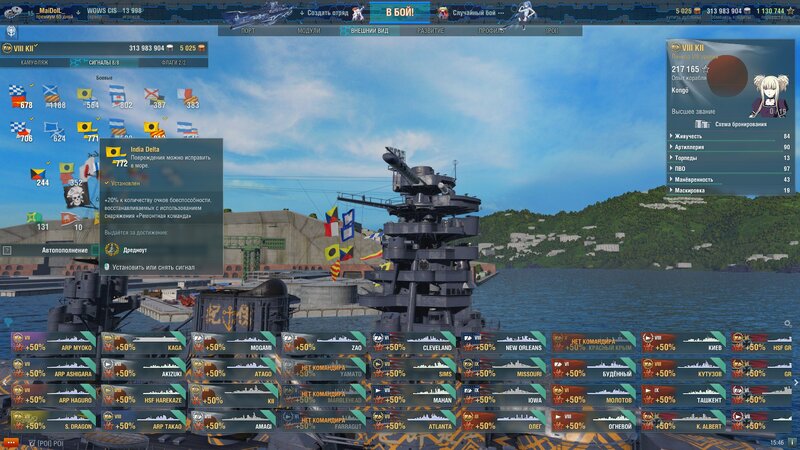Start battle with the В БОЙ! button
This screenshot has height=450, width=800.
pos(399,12)
